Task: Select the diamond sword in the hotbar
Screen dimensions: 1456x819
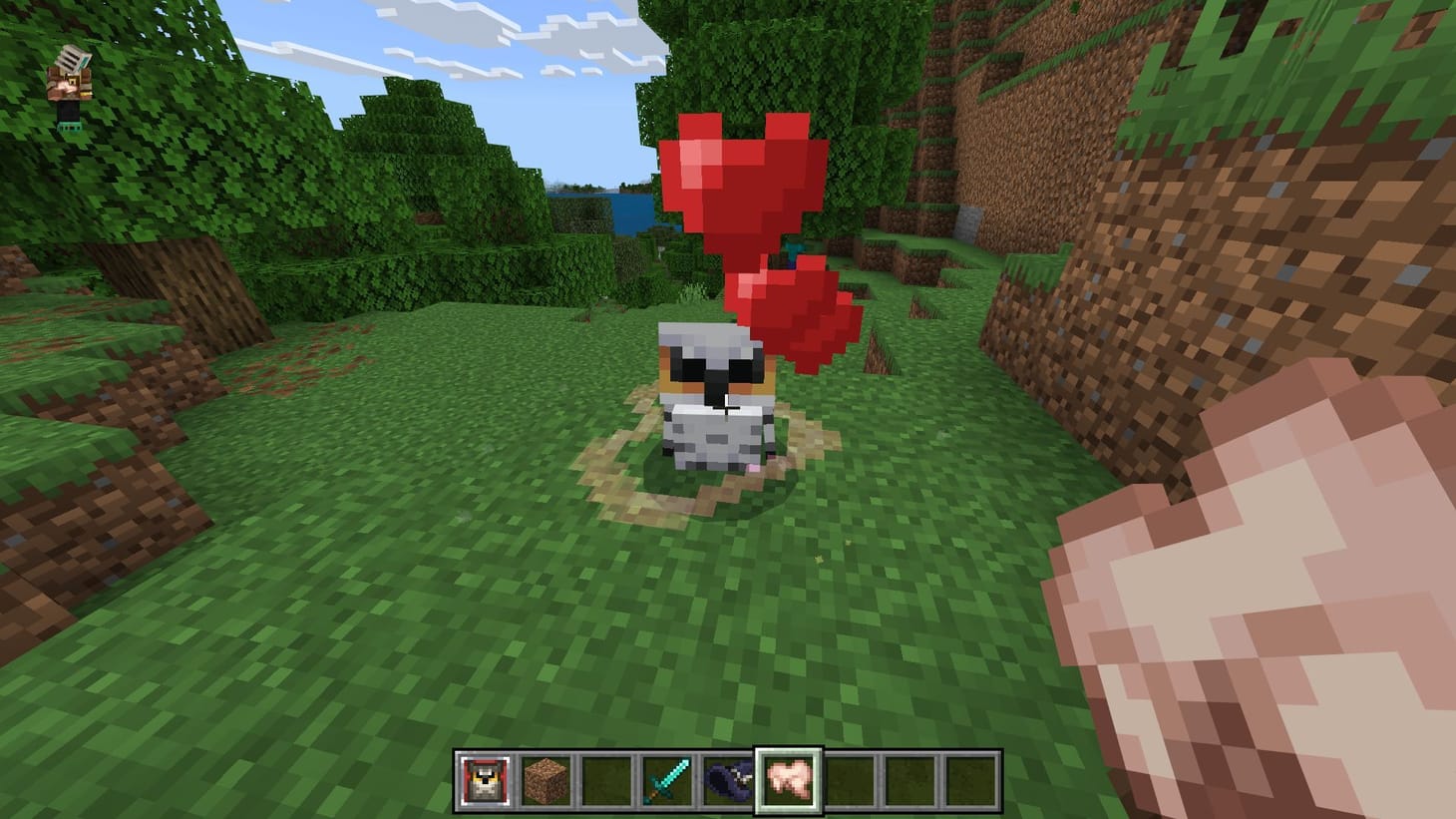Action: pos(666,780)
